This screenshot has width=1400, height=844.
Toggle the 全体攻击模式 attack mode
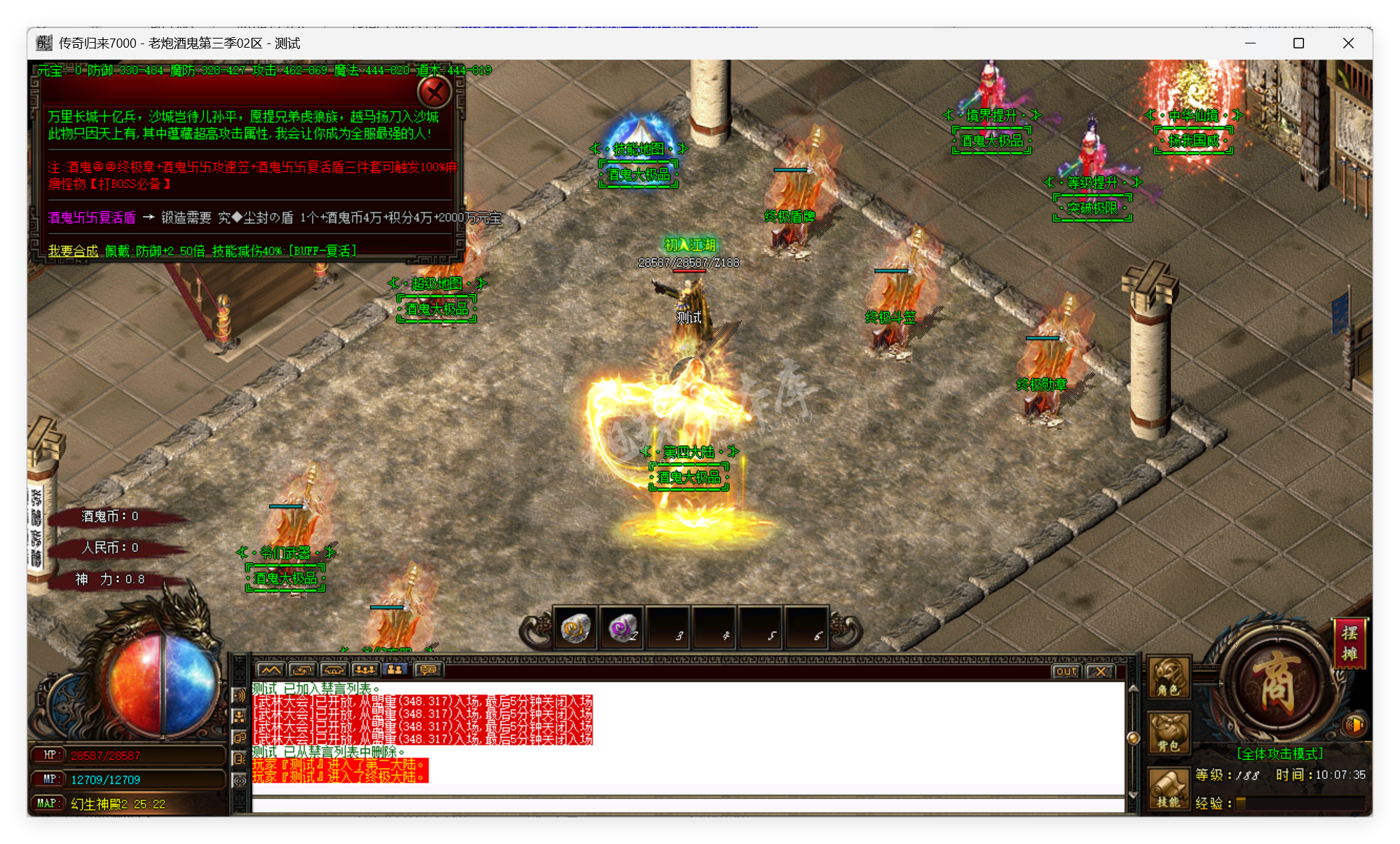1281,754
